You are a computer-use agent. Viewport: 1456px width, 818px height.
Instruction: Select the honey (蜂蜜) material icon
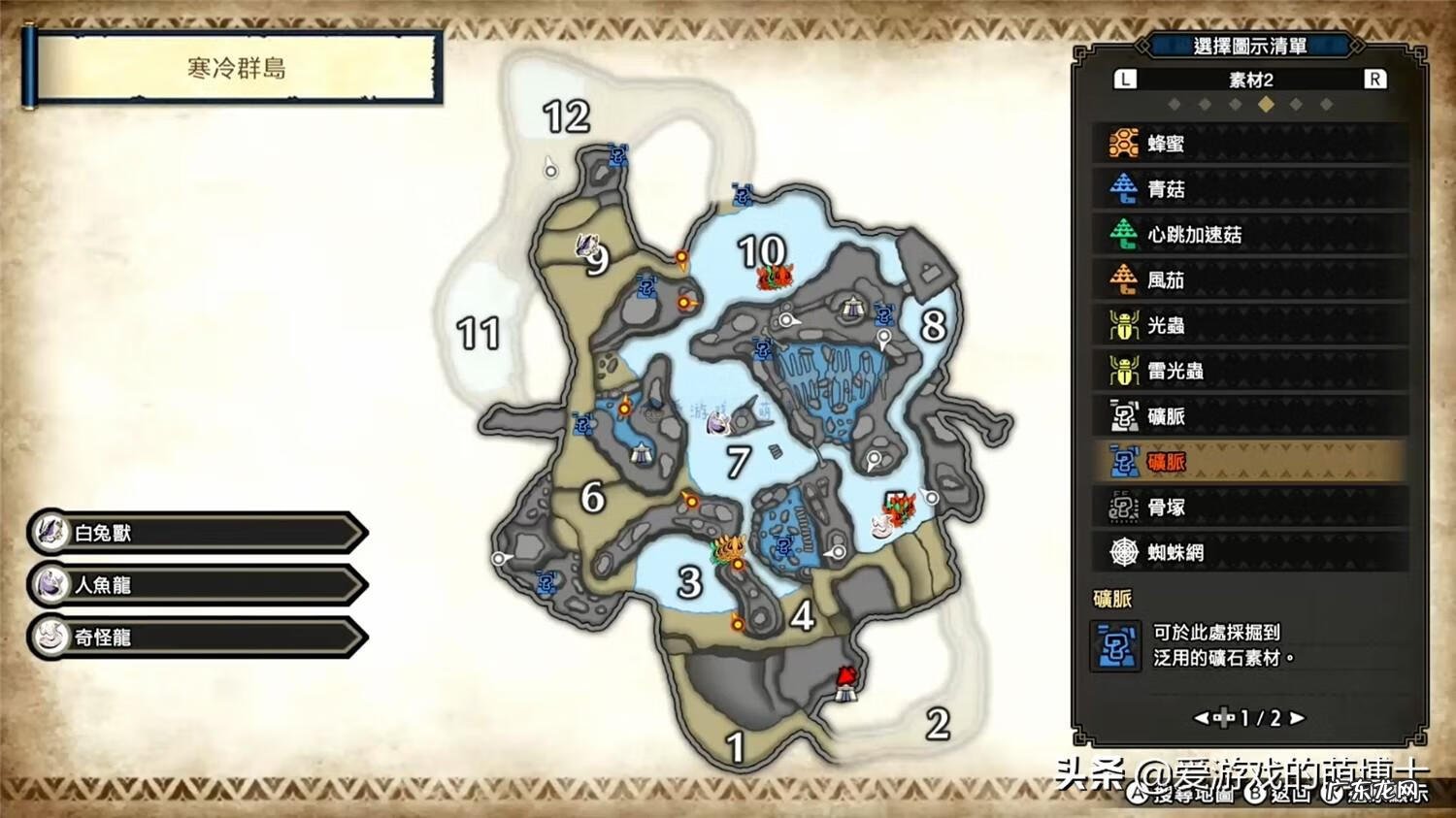tap(1121, 144)
